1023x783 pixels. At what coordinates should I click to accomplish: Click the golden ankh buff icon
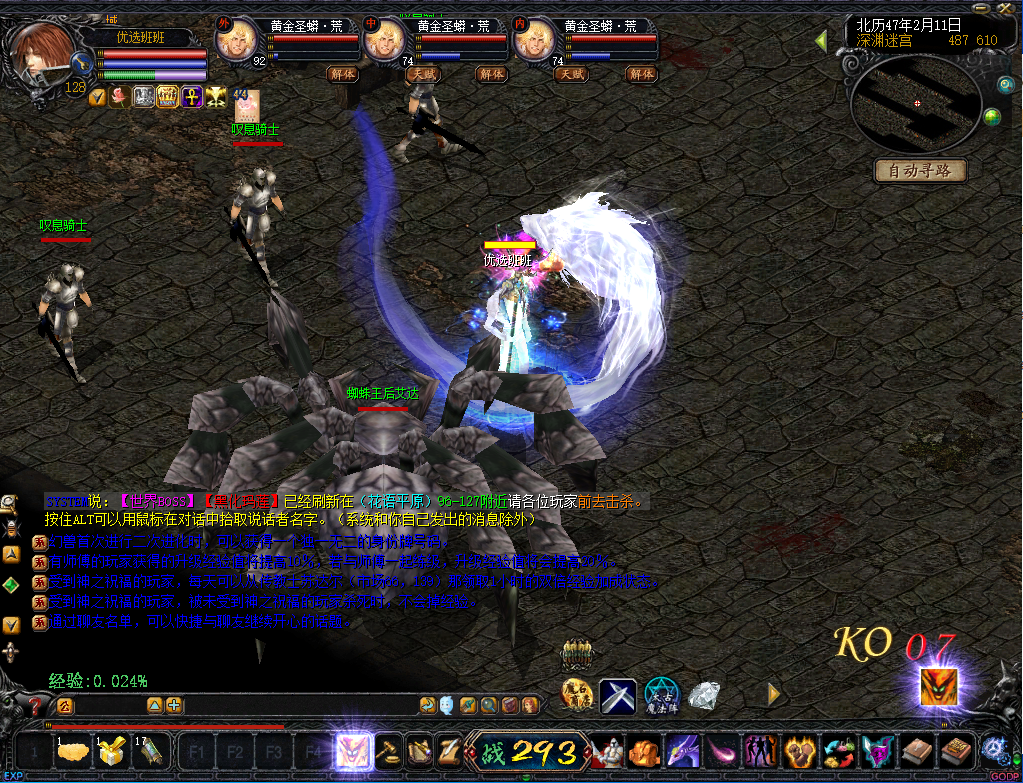pyautogui.click(x=192, y=97)
